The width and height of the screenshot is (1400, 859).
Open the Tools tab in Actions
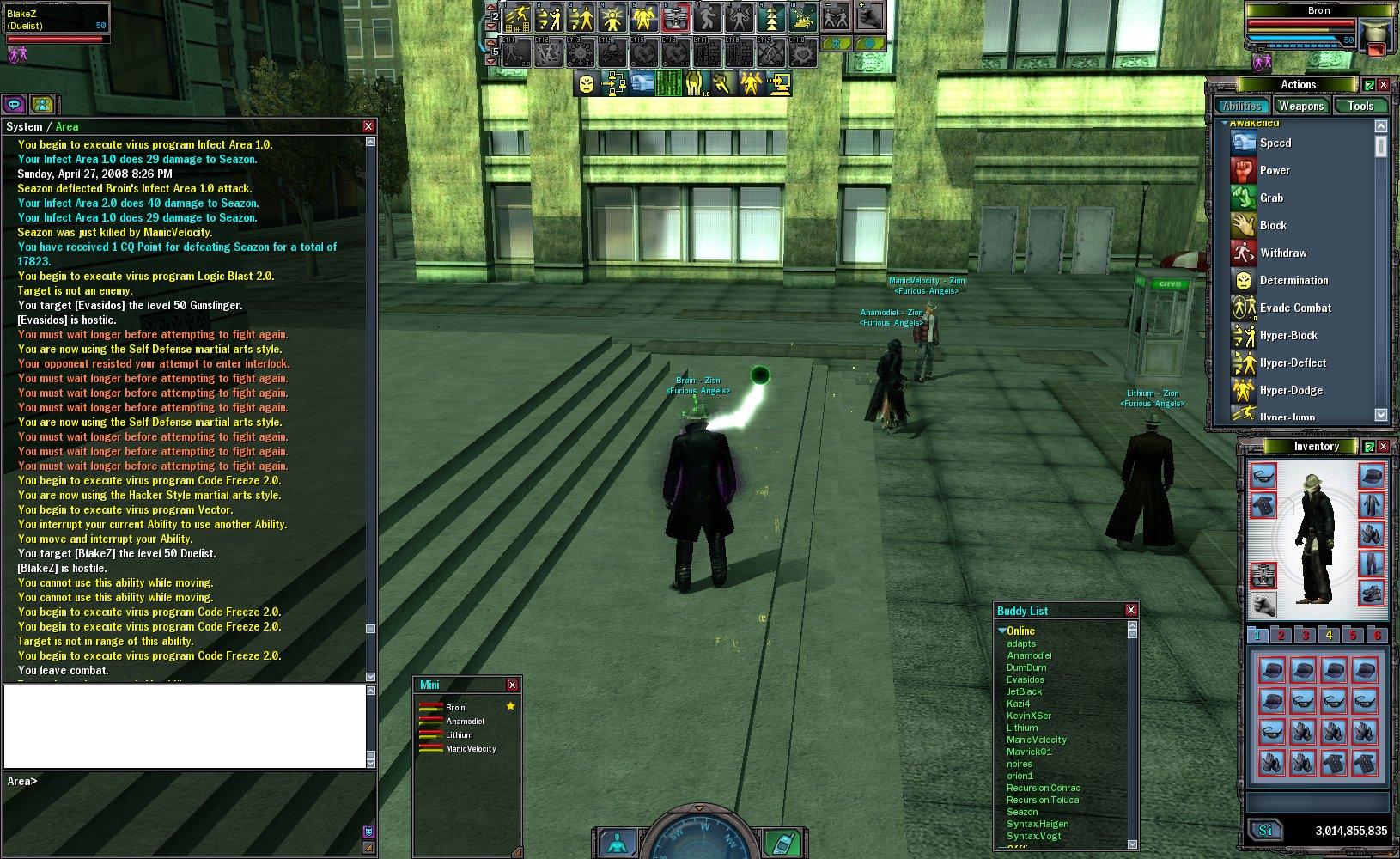pyautogui.click(x=1360, y=106)
